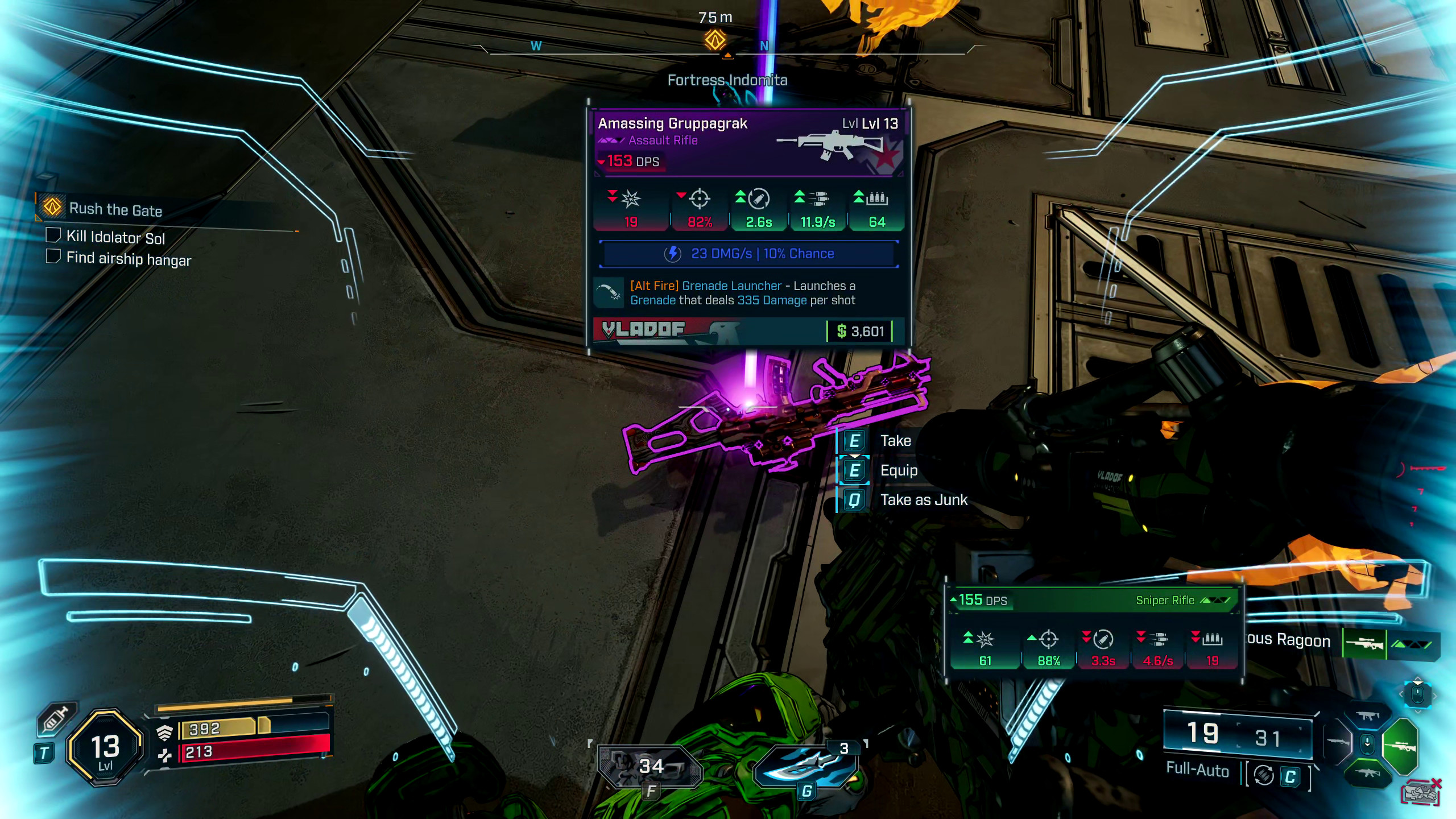Image resolution: width=1456 pixels, height=819 pixels.
Task: Click the Grenade Launcher alt-fire icon
Action: (x=609, y=292)
